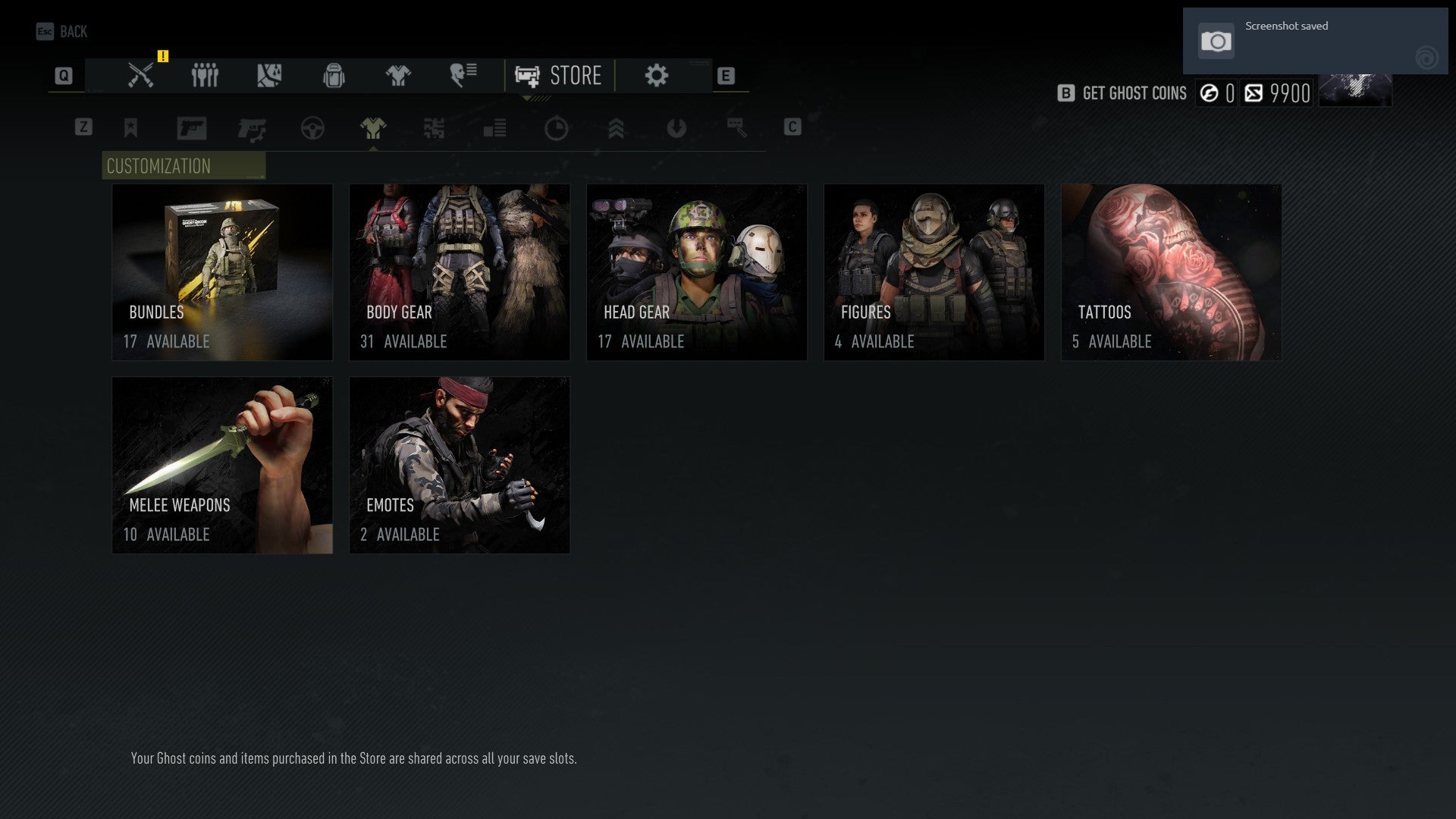Select the bookmark sub-tab icon

click(x=130, y=128)
